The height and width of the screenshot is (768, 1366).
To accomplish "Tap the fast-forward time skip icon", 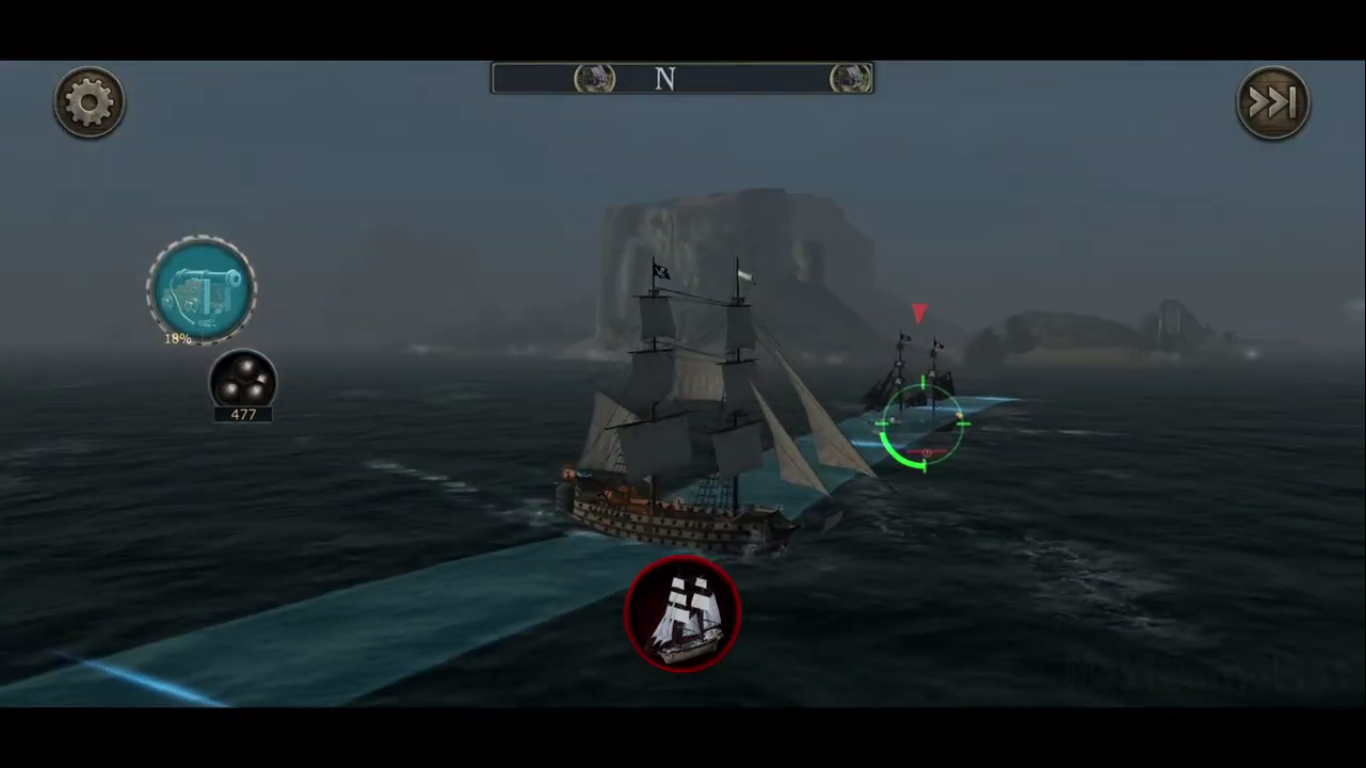I will coord(1272,102).
